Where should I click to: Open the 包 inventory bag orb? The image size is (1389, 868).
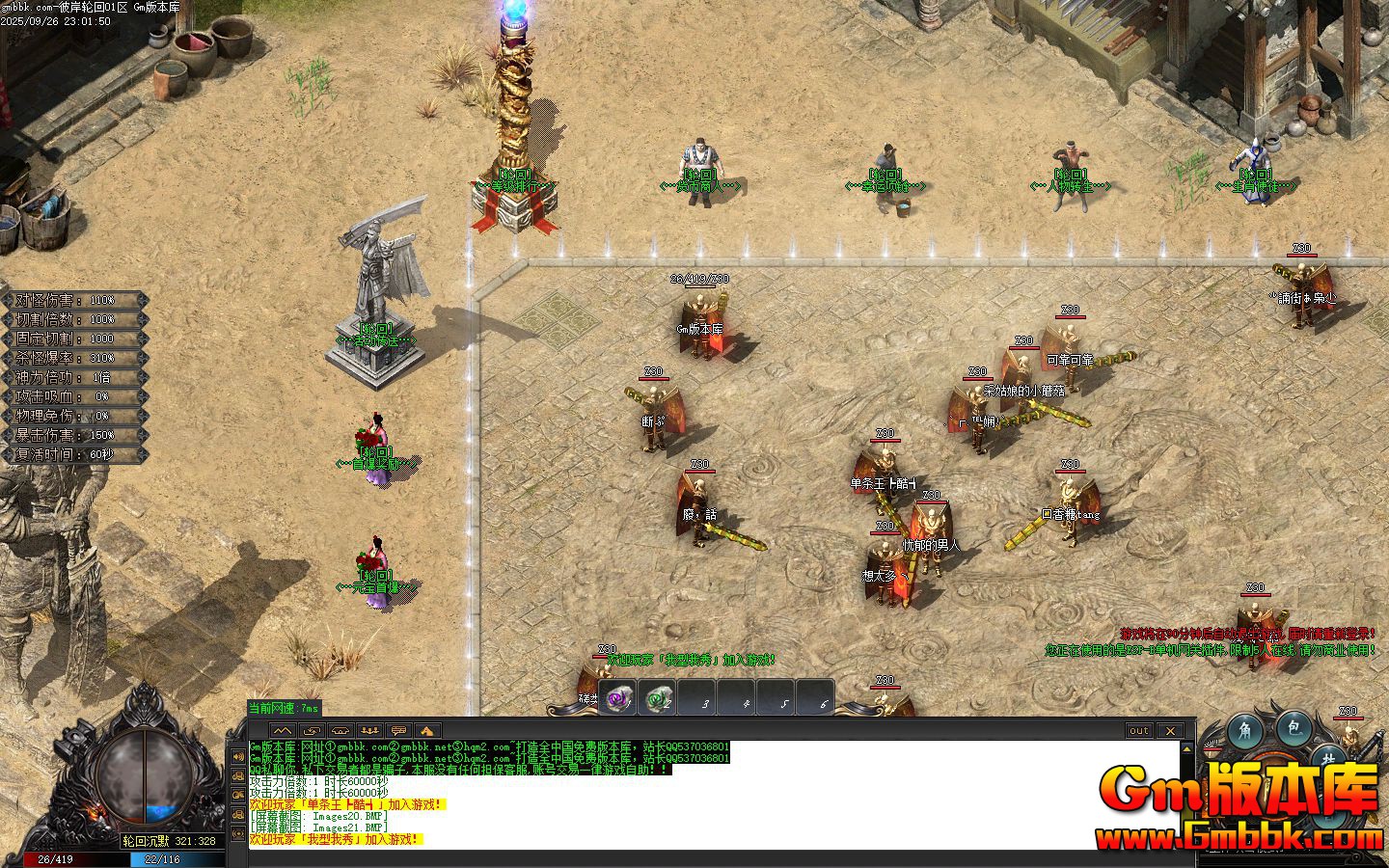coord(1294,730)
